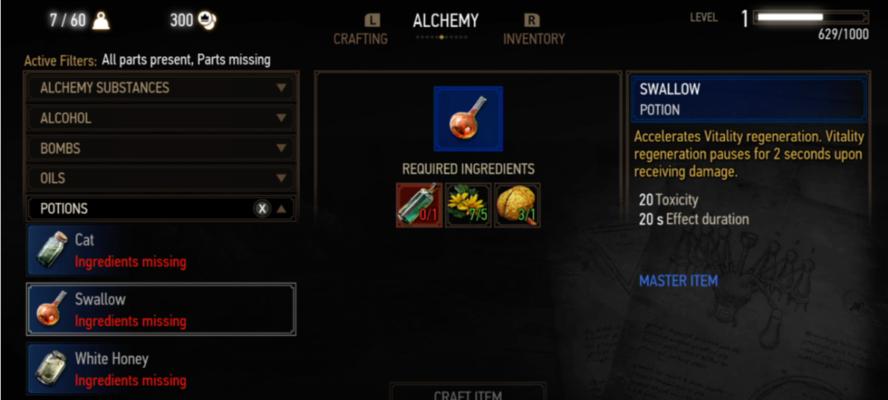The image size is (888, 400).
Task: Expand the Oils category
Action: point(160,178)
